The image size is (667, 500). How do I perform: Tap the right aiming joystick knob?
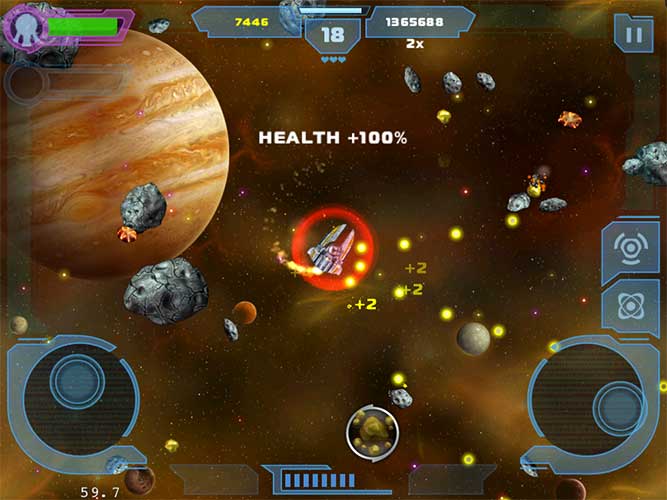[619, 405]
